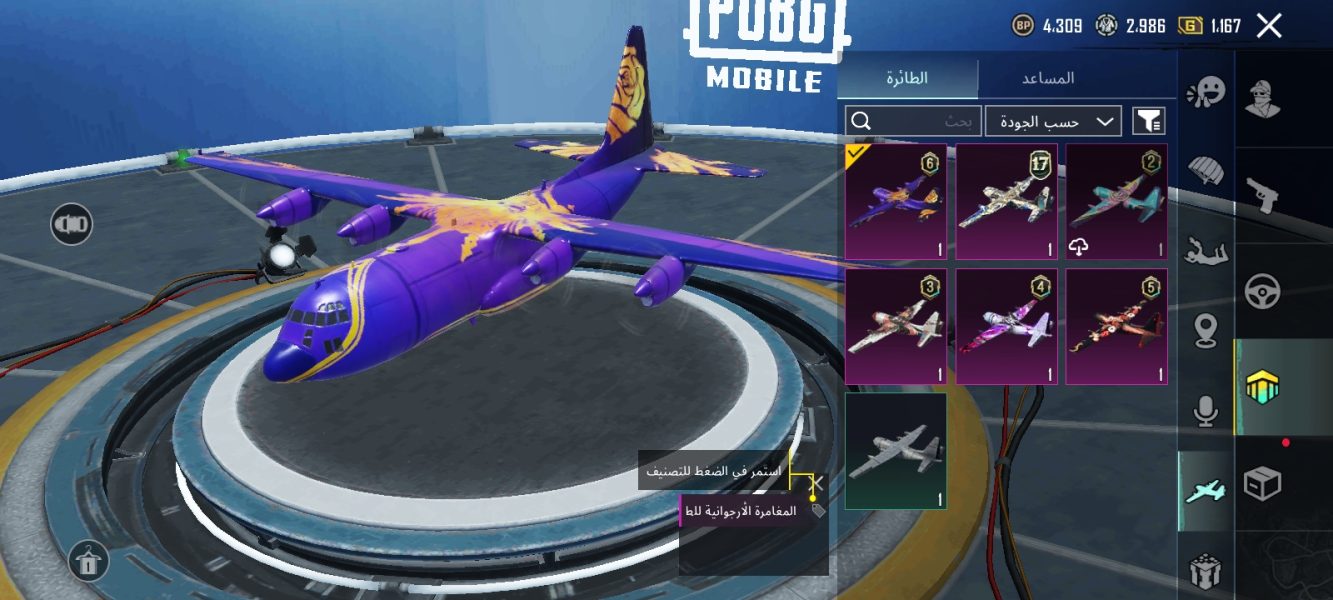Switch to the المساعد tab
Viewport: 1333px width, 600px height.
point(1047,78)
